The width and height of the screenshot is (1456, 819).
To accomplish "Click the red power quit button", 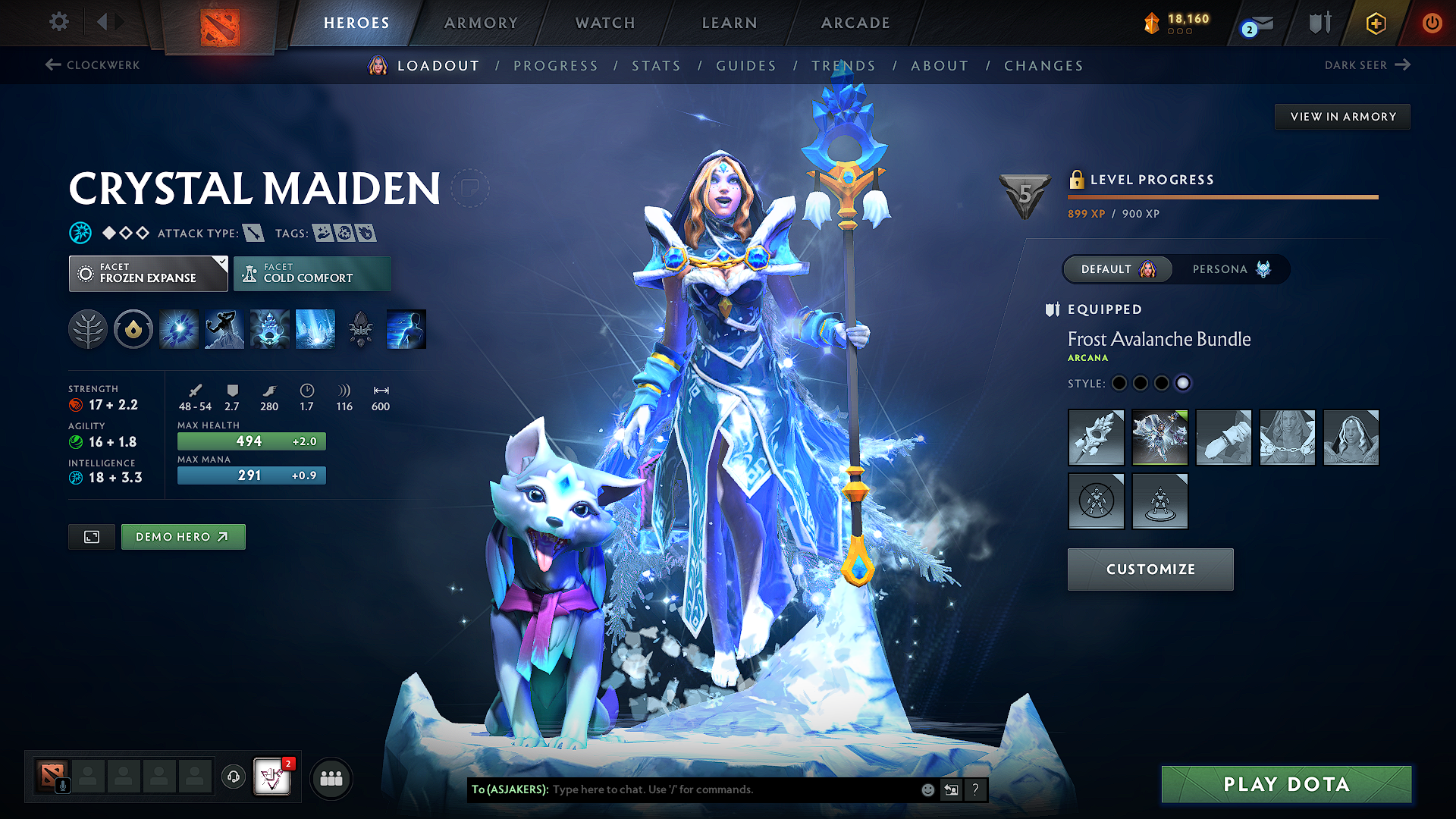I will pyautogui.click(x=1432, y=23).
